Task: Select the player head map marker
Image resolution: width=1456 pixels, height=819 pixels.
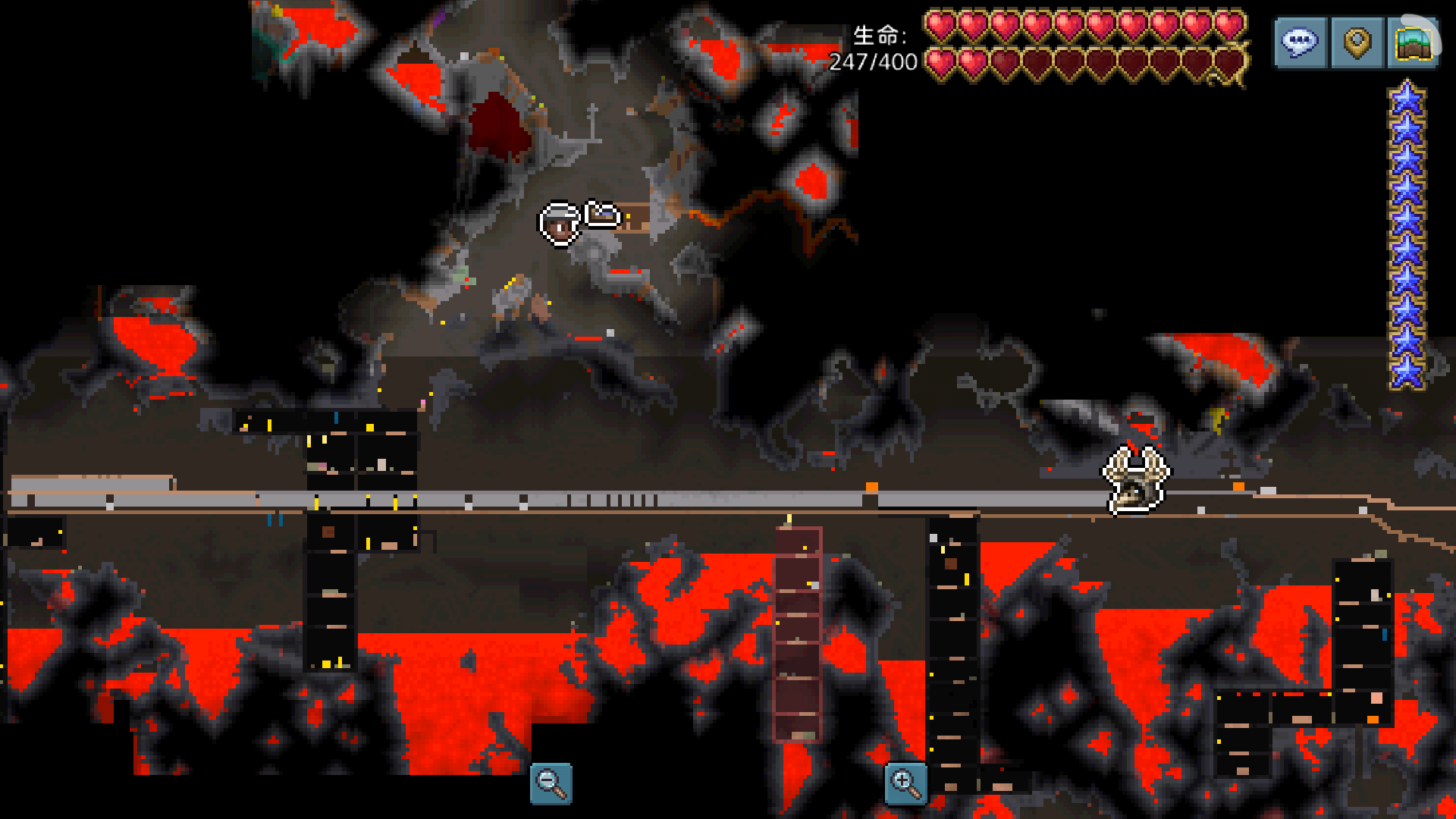Action: (x=560, y=224)
